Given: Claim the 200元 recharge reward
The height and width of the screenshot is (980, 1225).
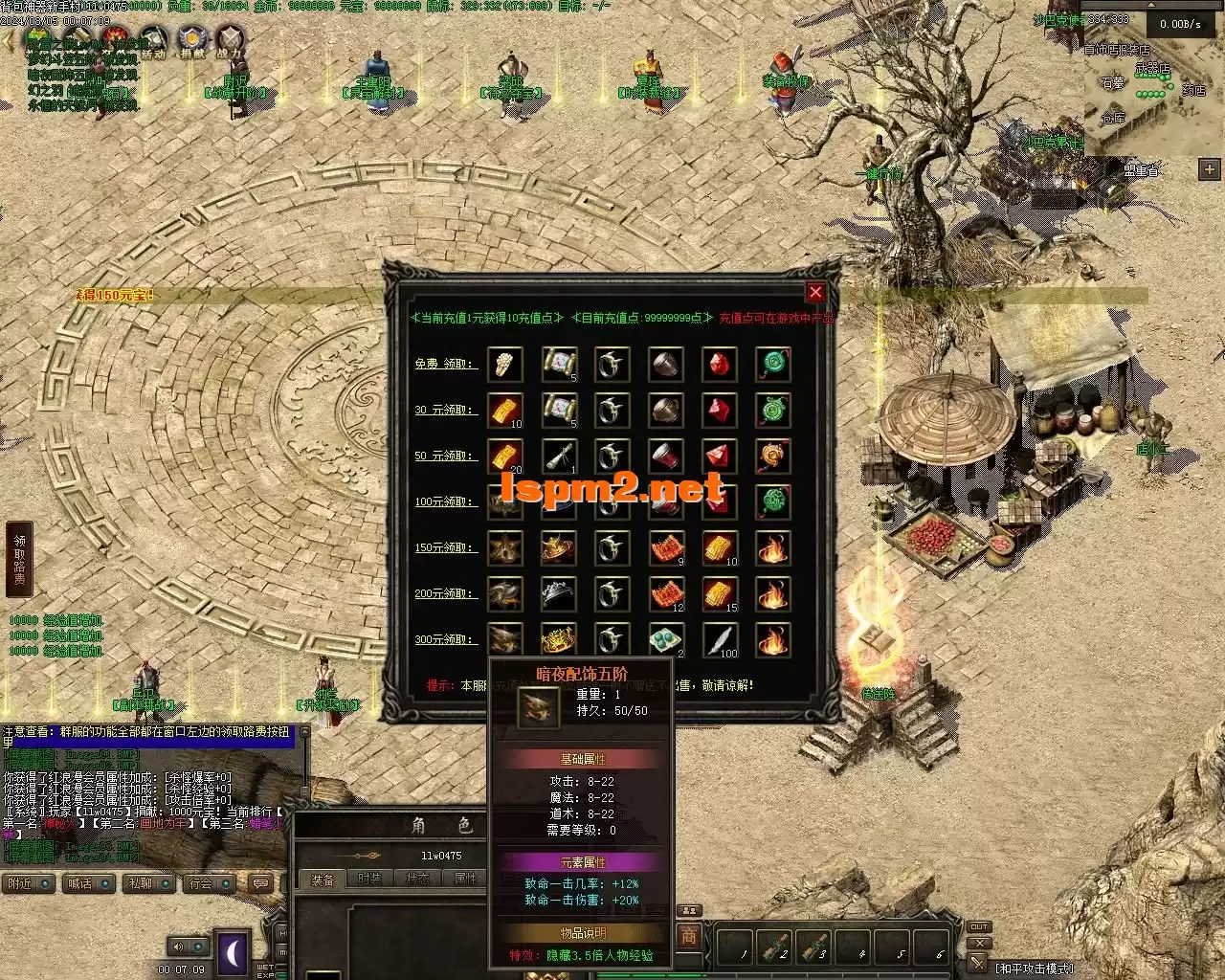Looking at the screenshot, I should pos(445,593).
